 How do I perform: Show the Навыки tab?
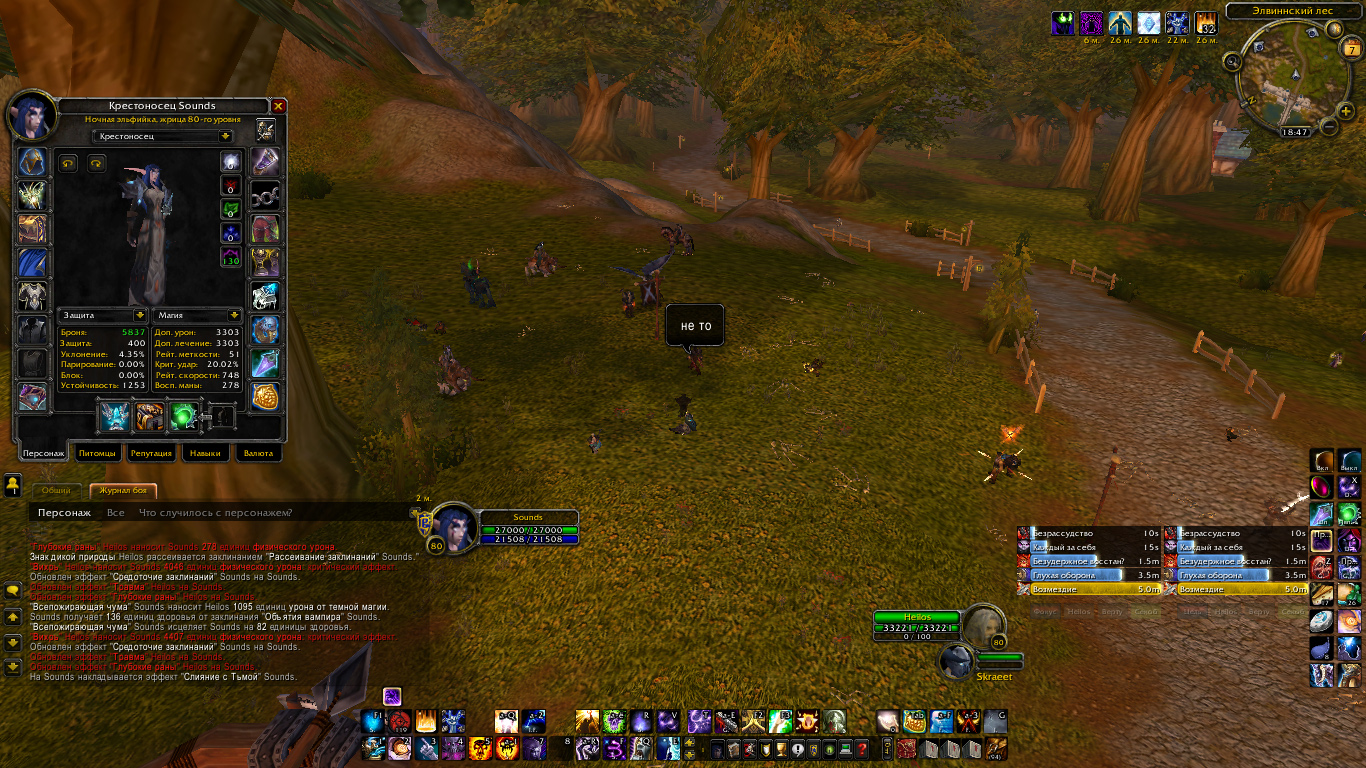coord(205,453)
